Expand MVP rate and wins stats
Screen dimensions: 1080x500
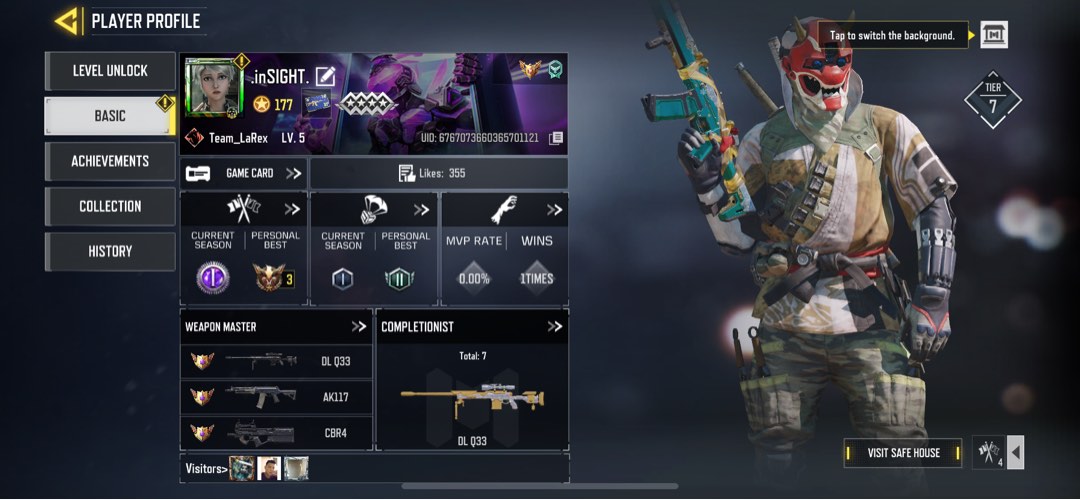tap(554, 210)
